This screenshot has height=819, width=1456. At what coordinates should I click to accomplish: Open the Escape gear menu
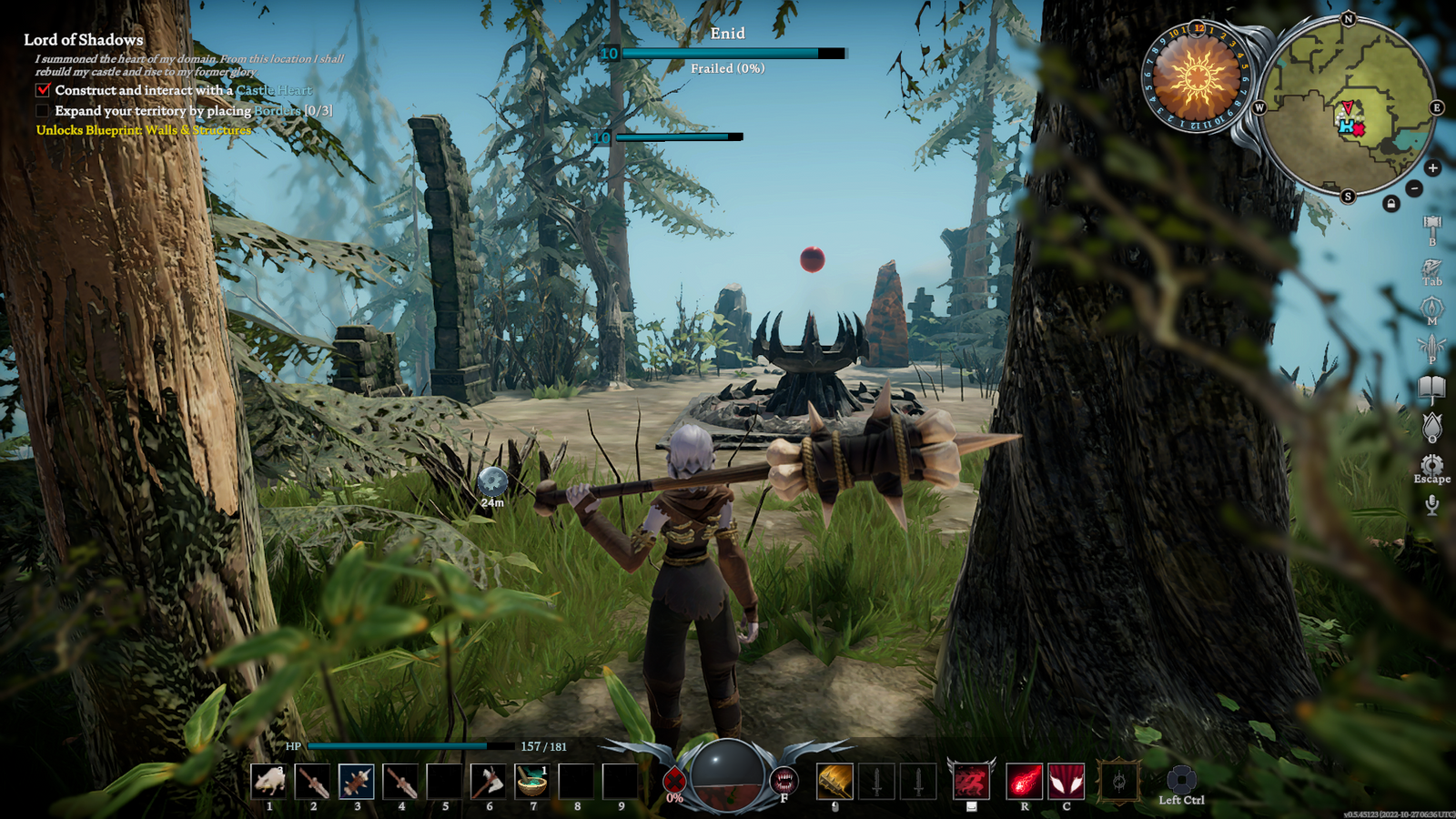click(x=1431, y=465)
